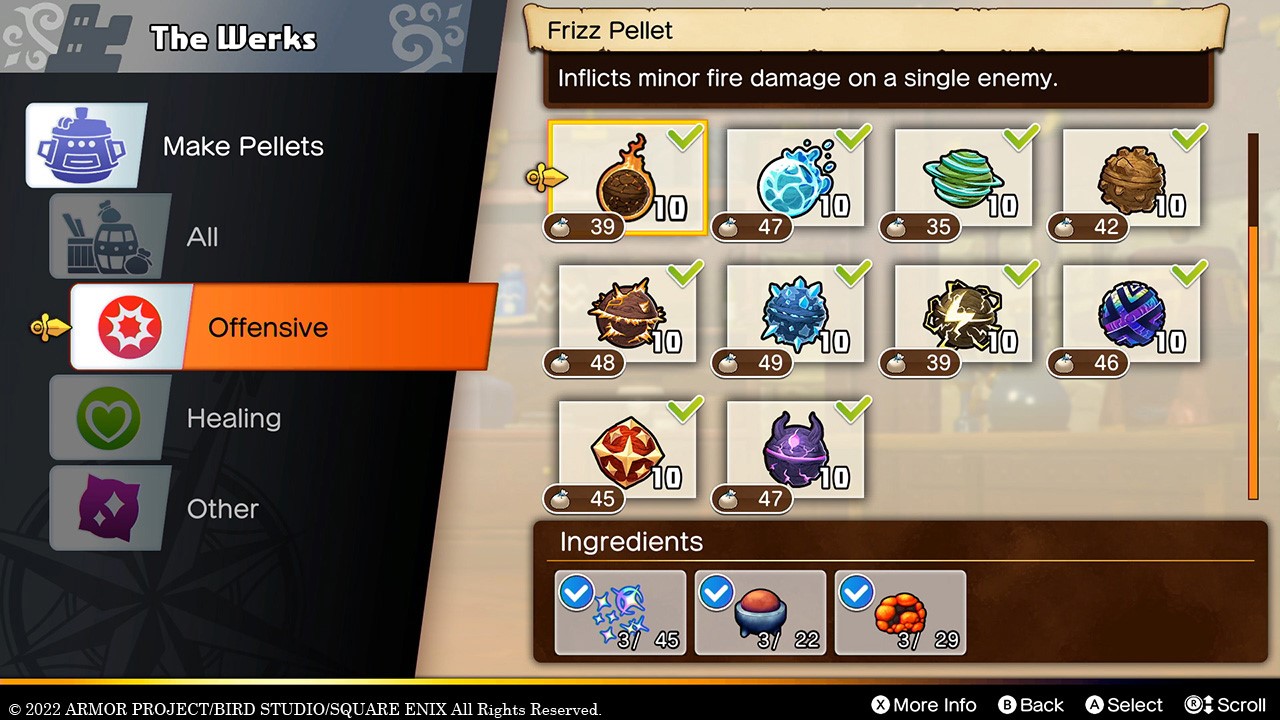Select the red bowl ingredient slot

(761, 612)
